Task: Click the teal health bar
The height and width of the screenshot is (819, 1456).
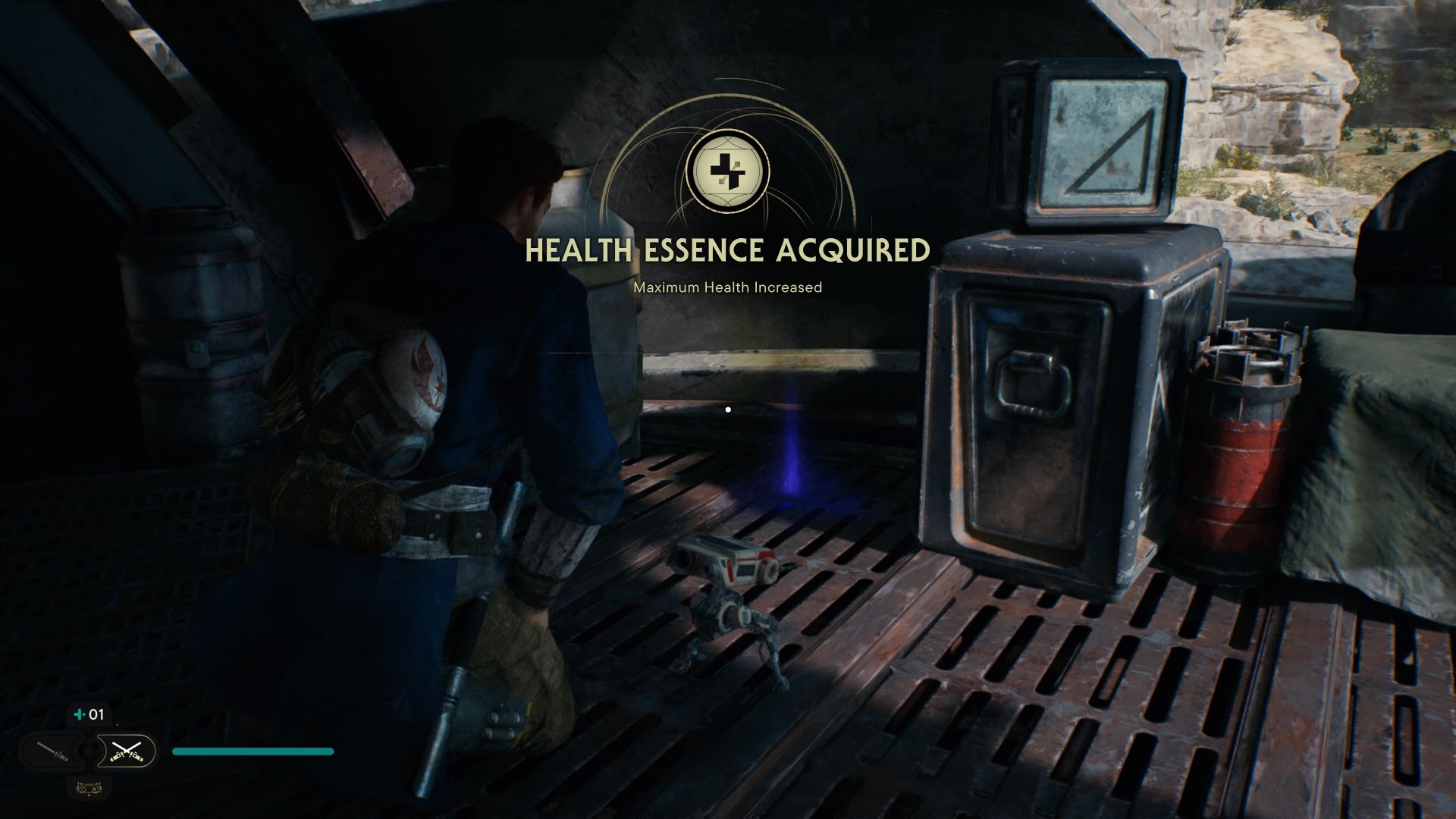Action: 252,752
